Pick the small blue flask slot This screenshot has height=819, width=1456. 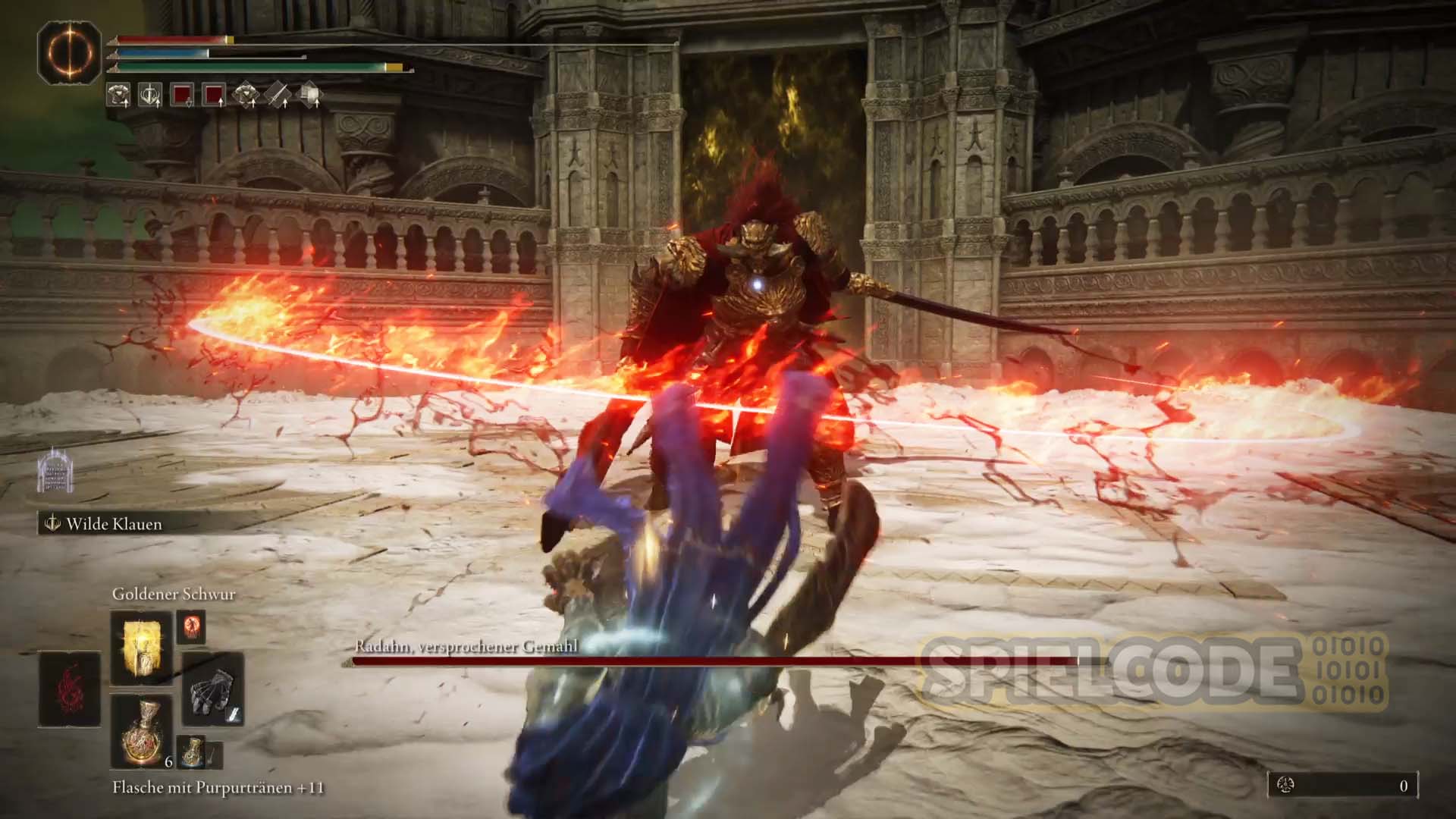coord(191,749)
